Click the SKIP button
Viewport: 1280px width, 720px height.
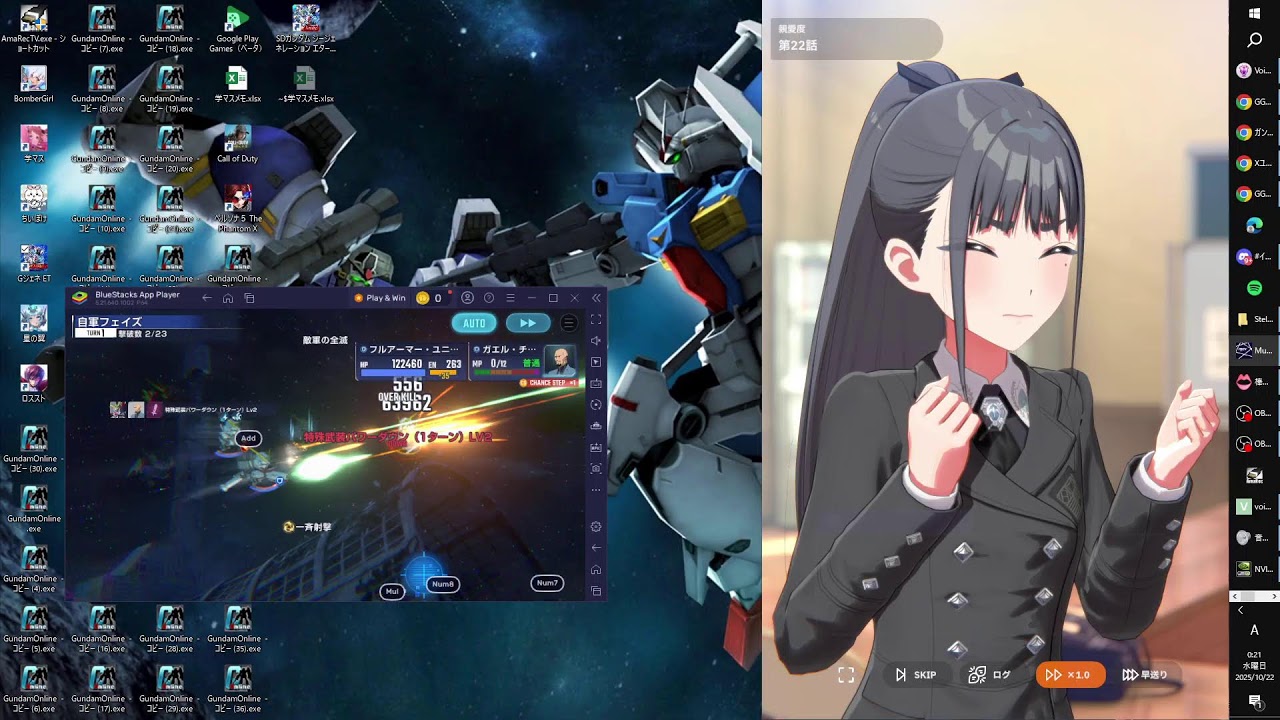[x=914, y=674]
